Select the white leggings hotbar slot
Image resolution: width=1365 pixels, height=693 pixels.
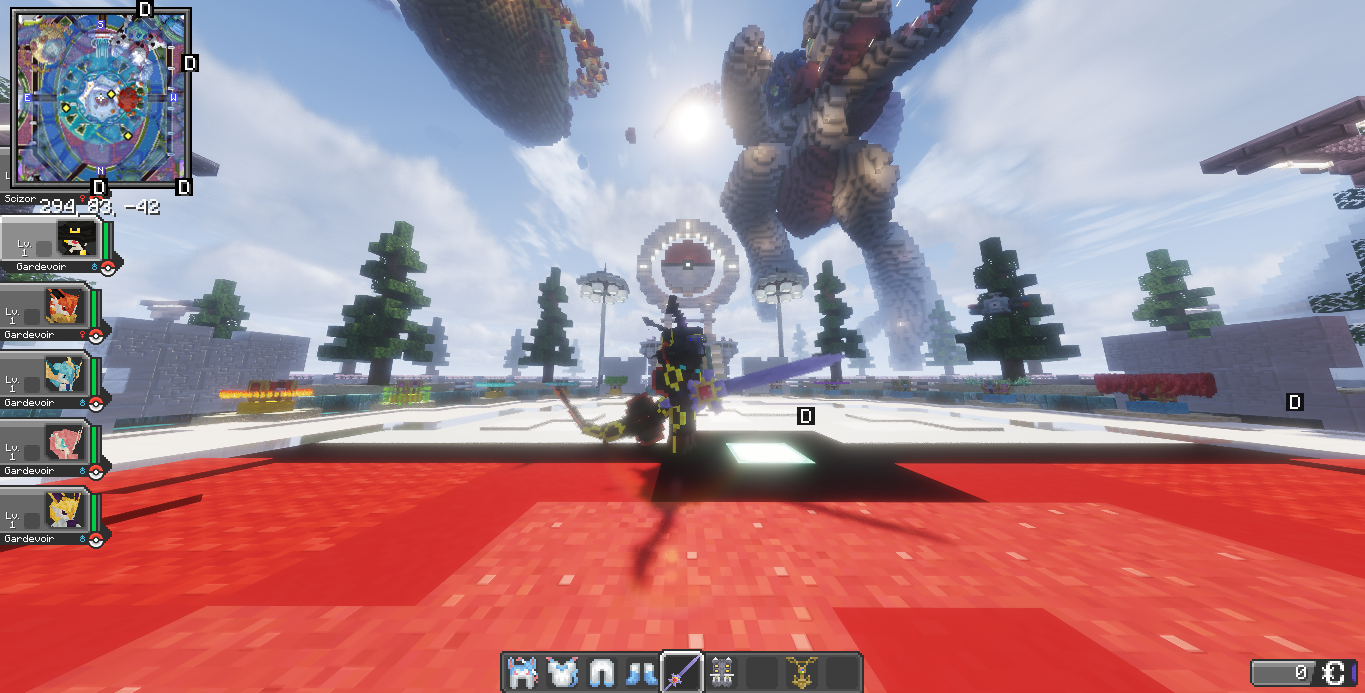[x=601, y=672]
